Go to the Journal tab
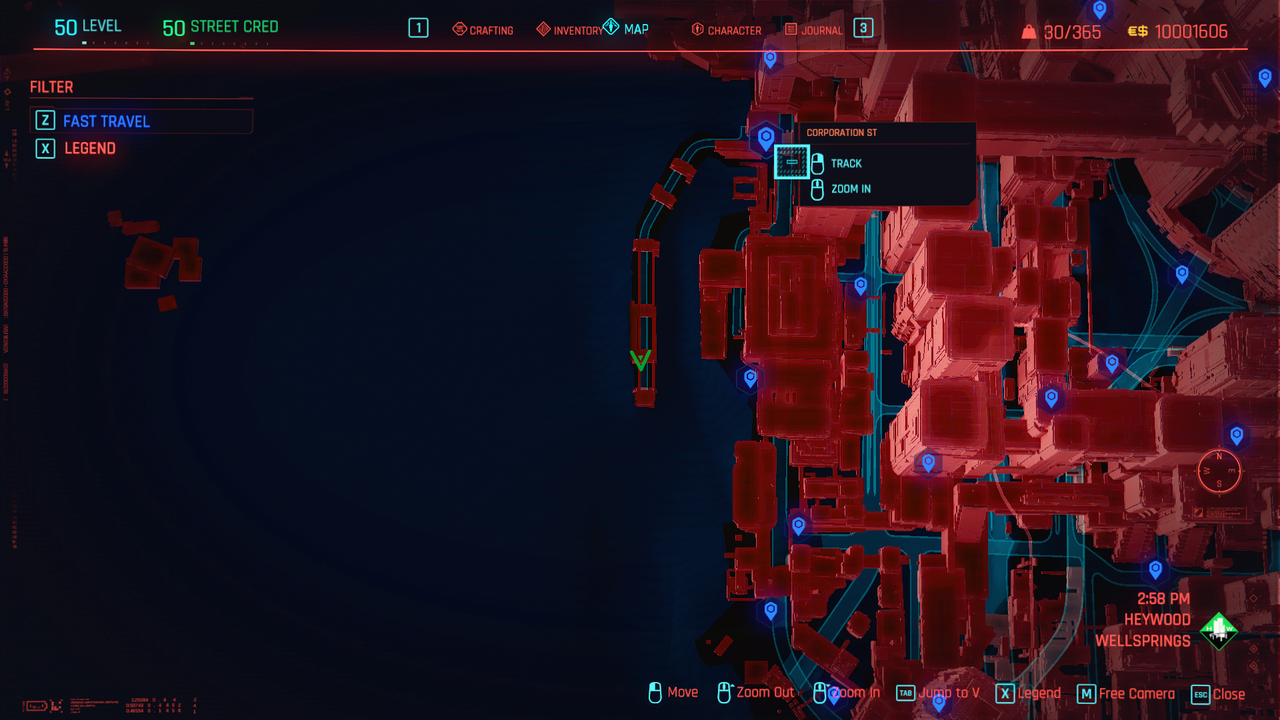Image resolution: width=1280 pixels, height=720 pixels. click(814, 30)
